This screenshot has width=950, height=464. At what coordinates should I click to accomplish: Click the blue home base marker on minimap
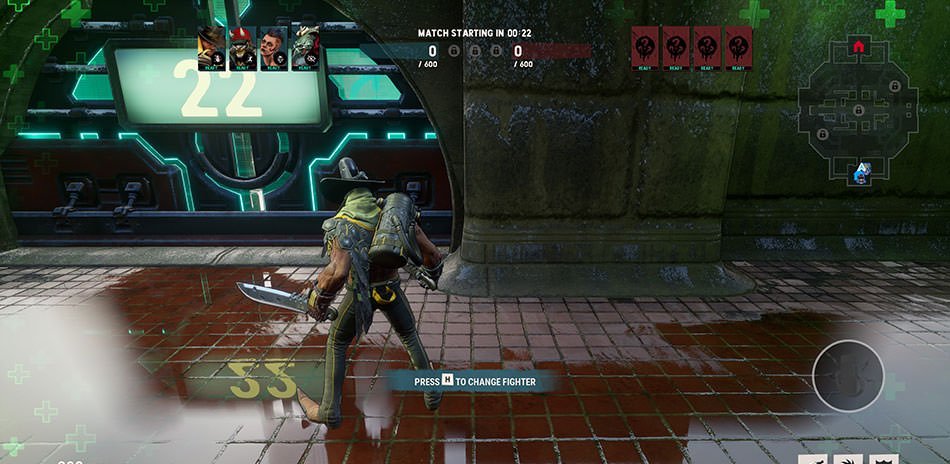[860, 173]
